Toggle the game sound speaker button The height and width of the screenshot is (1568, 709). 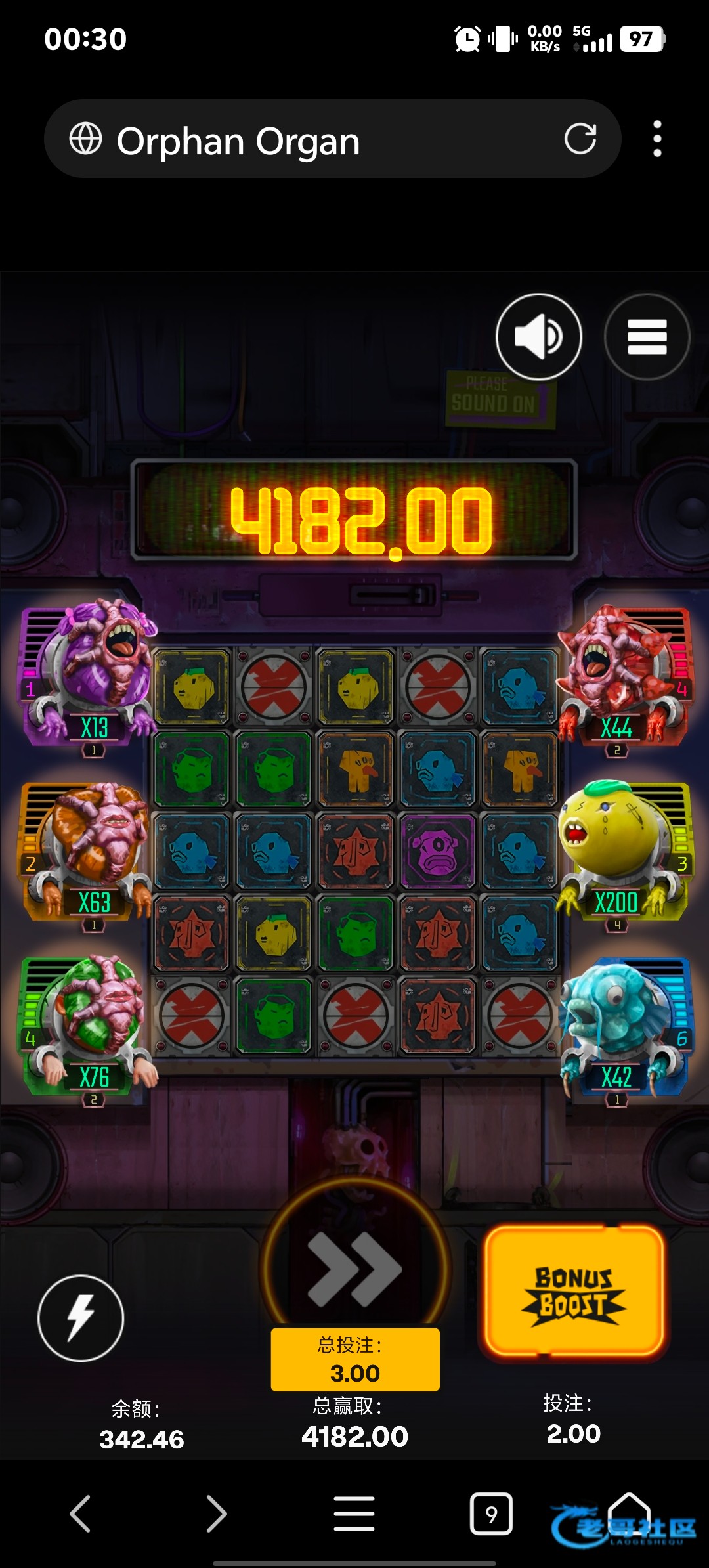pyautogui.click(x=538, y=336)
